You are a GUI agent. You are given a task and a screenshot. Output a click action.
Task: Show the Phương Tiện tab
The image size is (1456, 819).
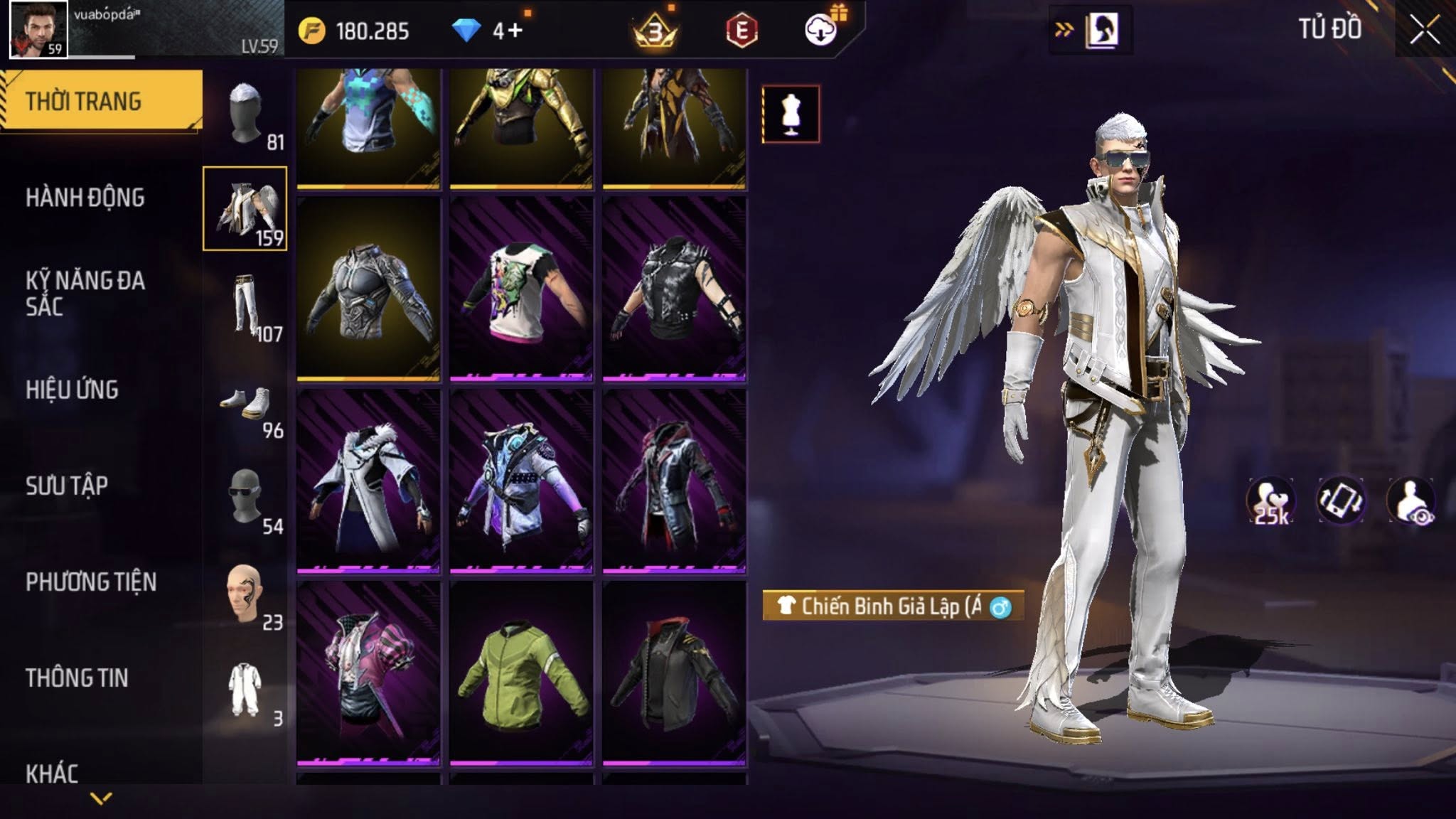click(x=91, y=582)
